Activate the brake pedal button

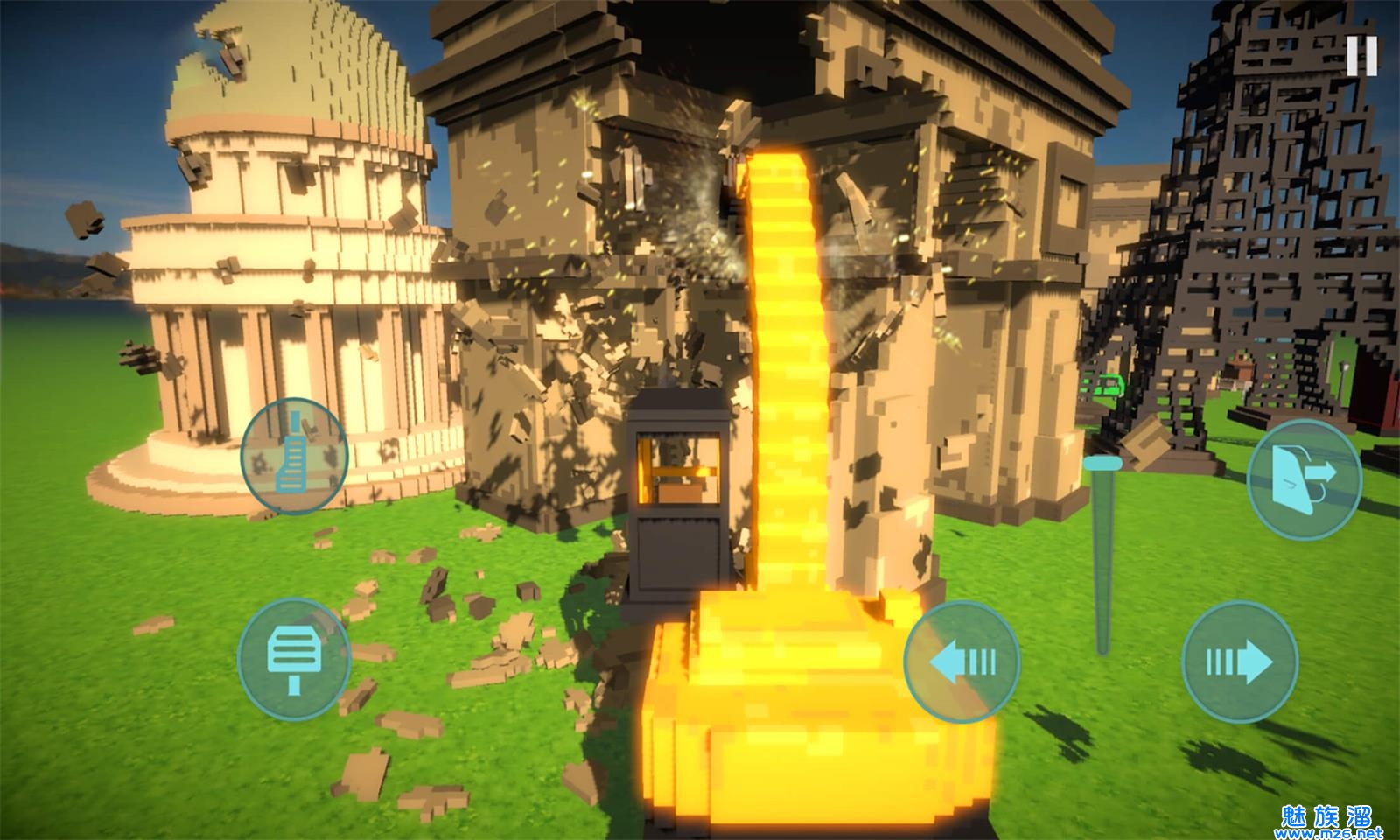coord(294,659)
